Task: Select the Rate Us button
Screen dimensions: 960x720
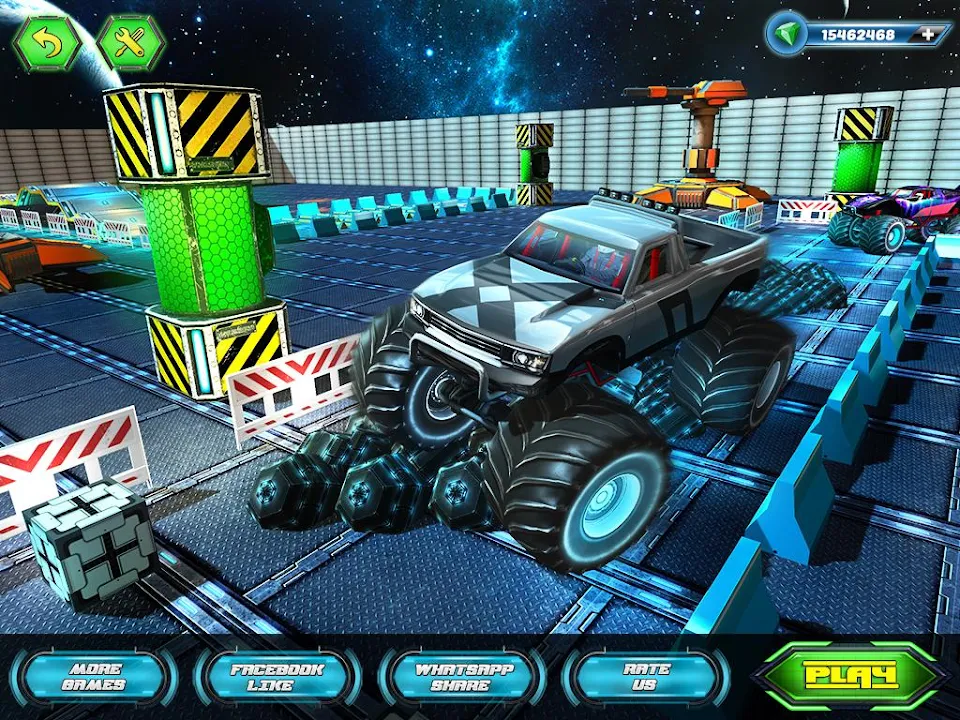Action: point(646,677)
